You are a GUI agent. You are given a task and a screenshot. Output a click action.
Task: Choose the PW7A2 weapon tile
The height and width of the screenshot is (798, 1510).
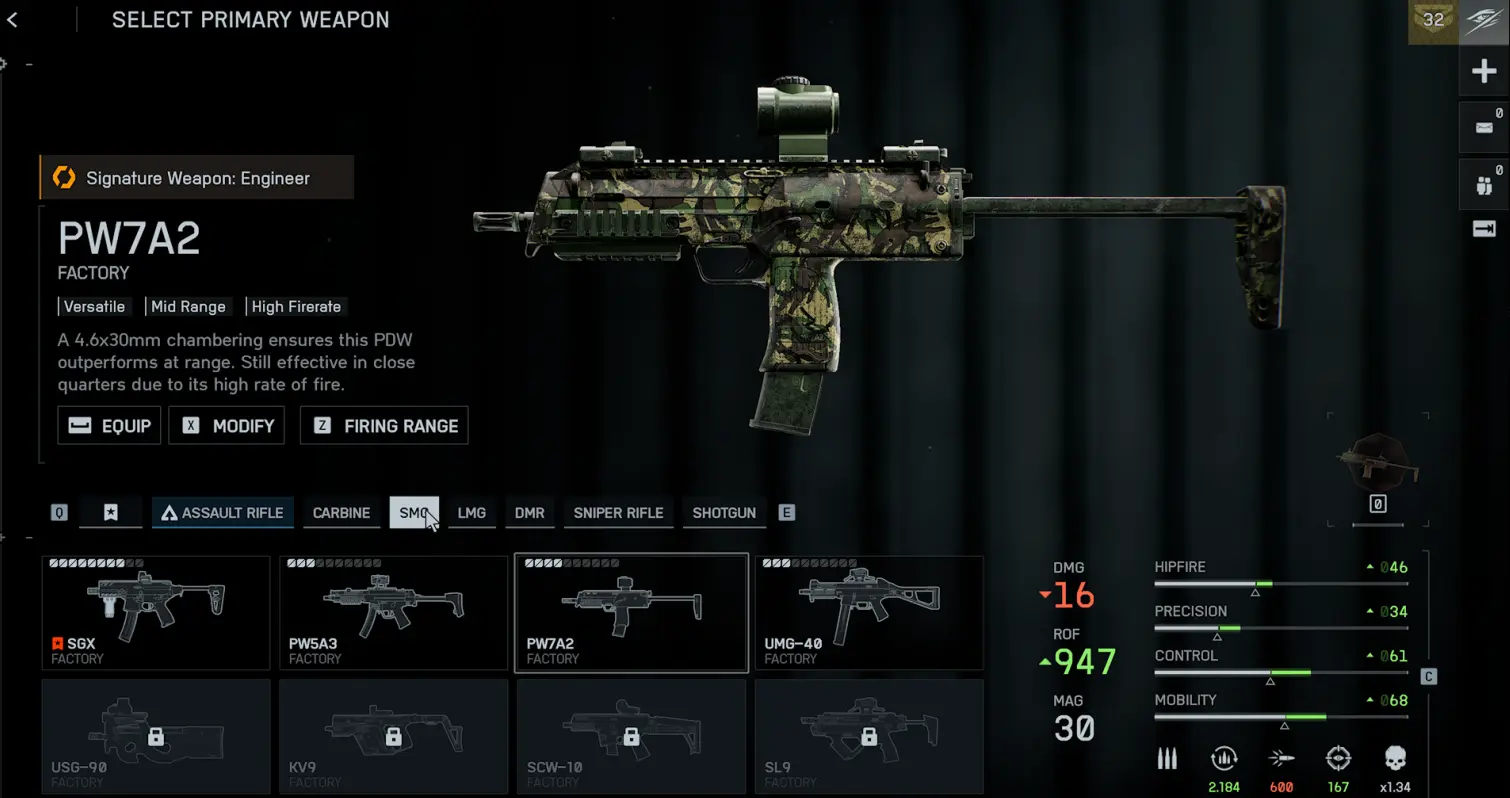point(631,613)
